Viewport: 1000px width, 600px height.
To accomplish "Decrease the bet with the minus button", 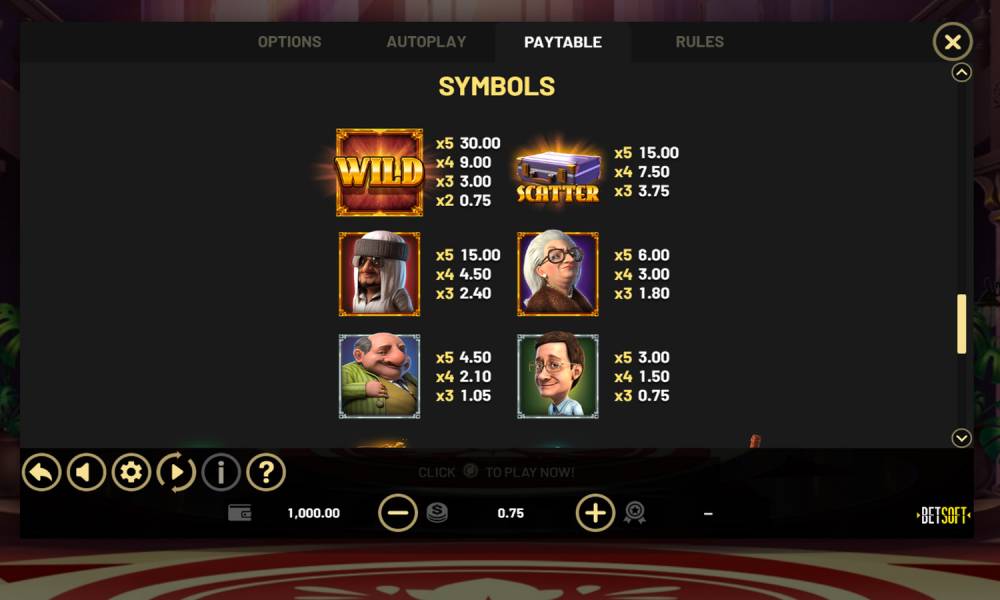I will [397, 513].
